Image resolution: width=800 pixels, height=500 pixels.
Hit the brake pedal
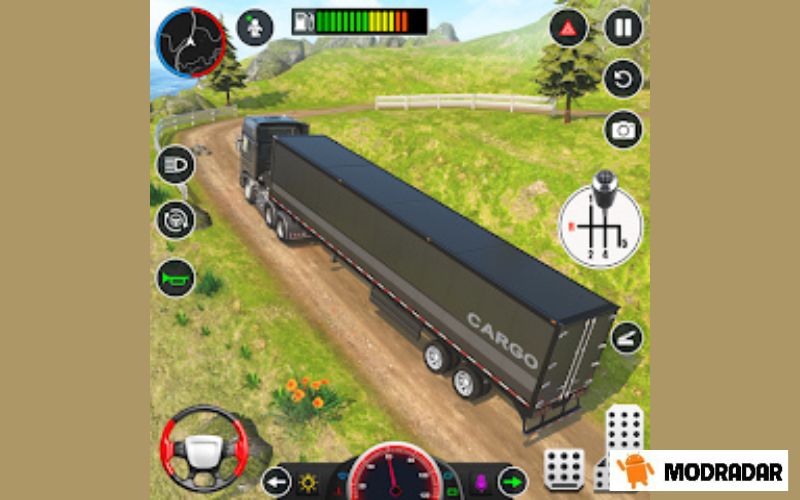[x=563, y=468]
